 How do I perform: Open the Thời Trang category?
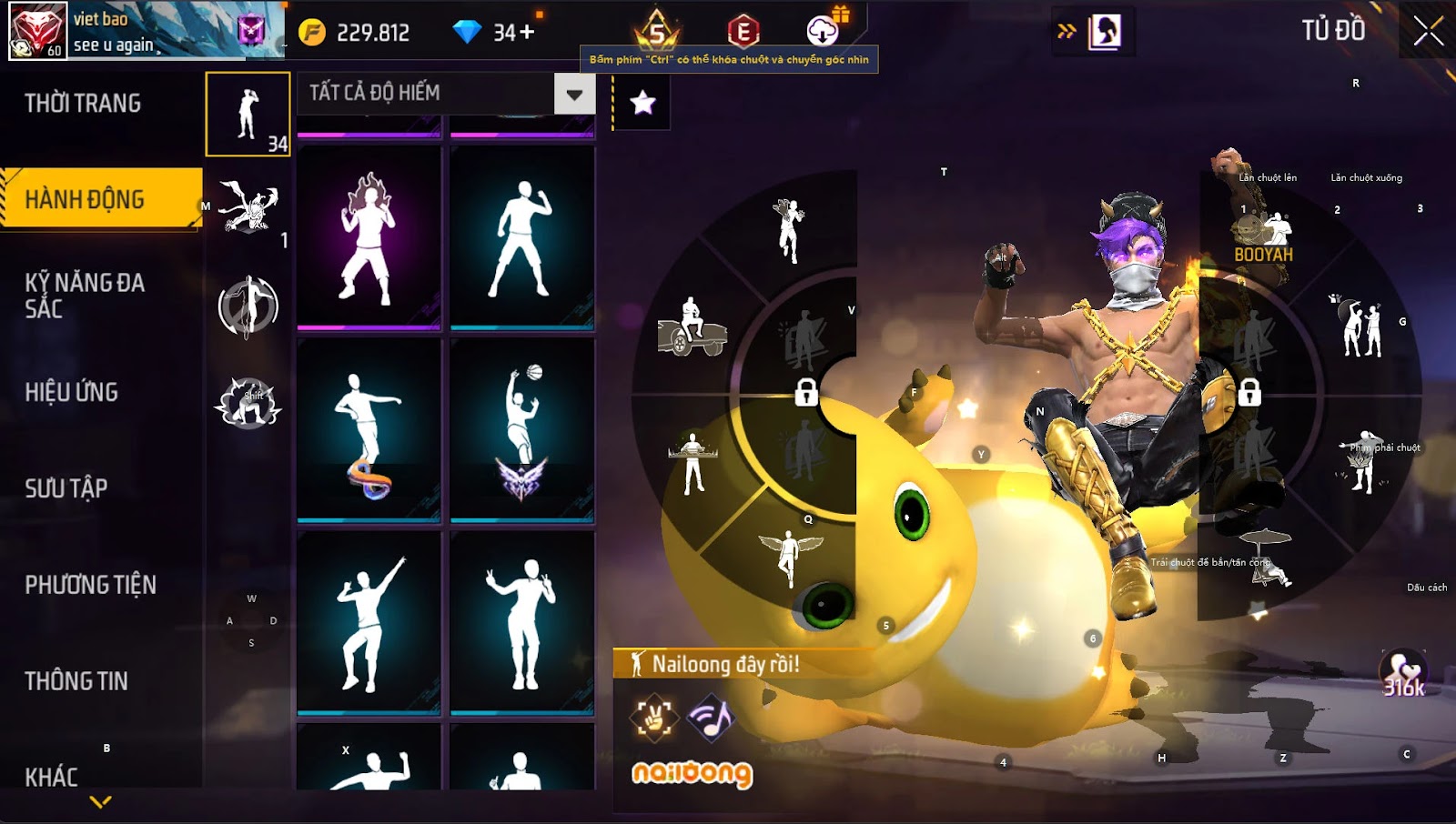tap(83, 104)
